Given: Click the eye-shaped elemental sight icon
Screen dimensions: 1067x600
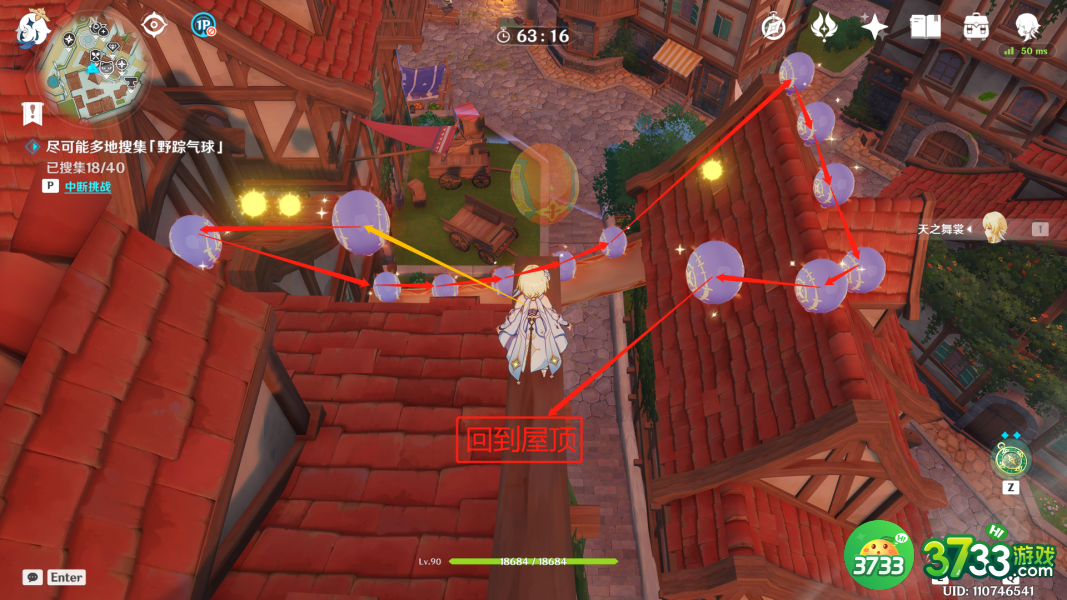Looking at the screenshot, I should [154, 24].
